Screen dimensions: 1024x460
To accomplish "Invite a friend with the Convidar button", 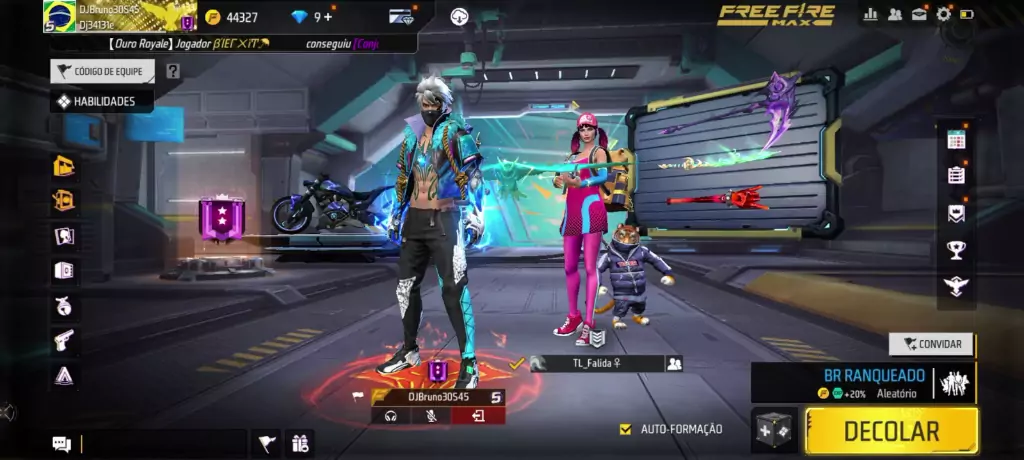I will (931, 344).
